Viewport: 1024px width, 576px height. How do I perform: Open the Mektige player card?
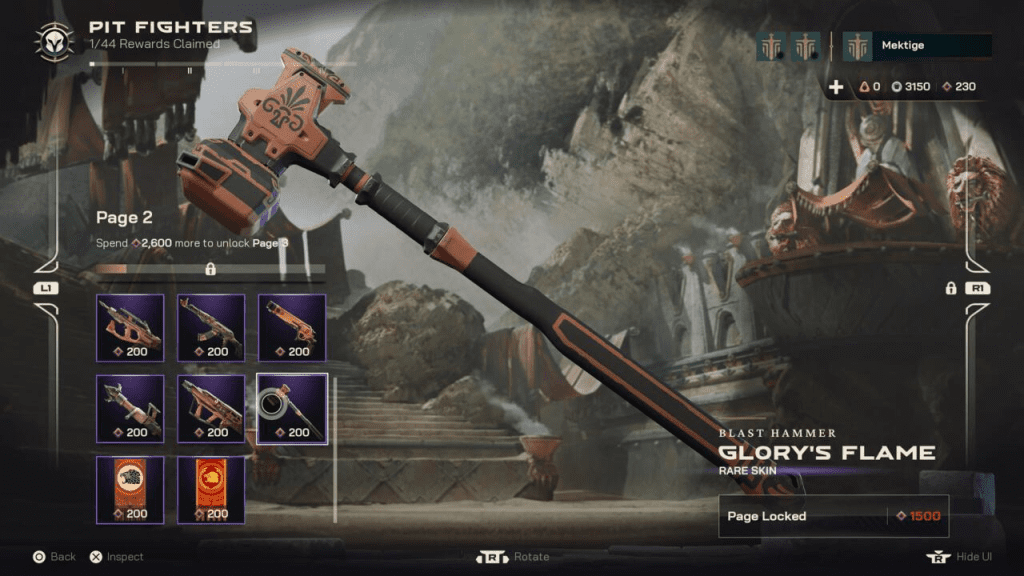click(x=916, y=46)
